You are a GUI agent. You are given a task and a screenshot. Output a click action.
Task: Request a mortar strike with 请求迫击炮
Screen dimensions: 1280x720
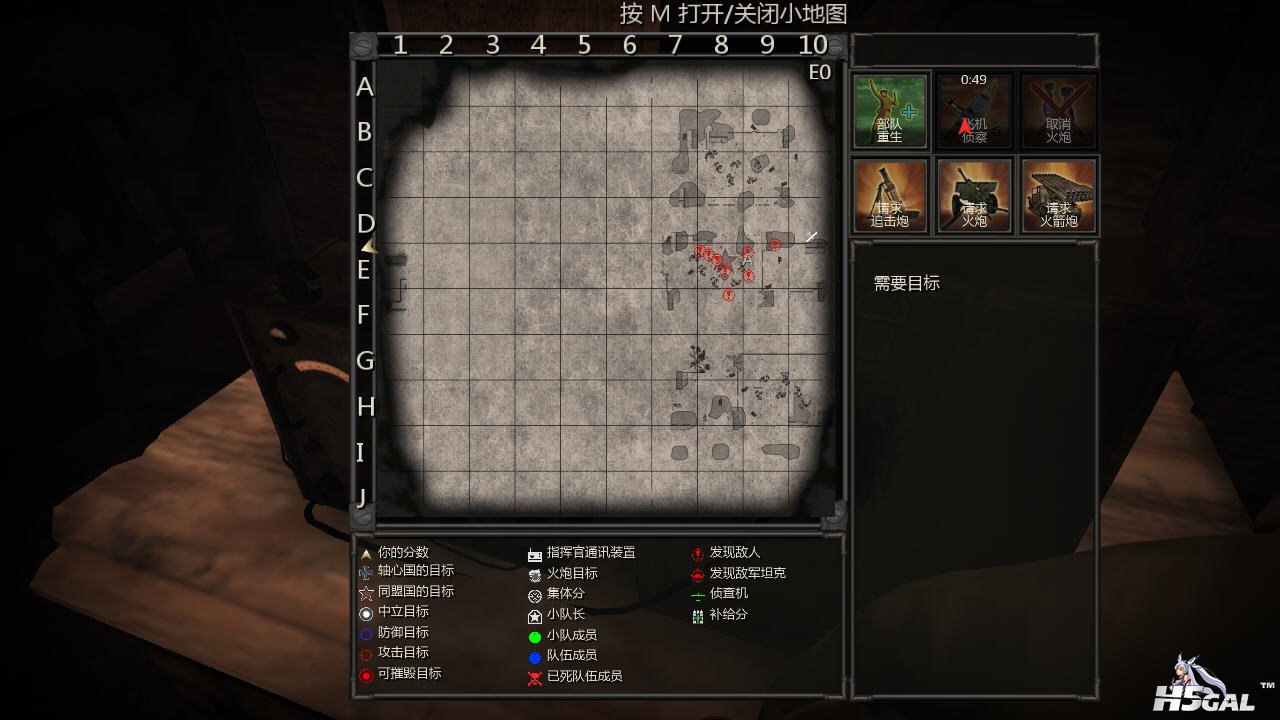point(890,195)
